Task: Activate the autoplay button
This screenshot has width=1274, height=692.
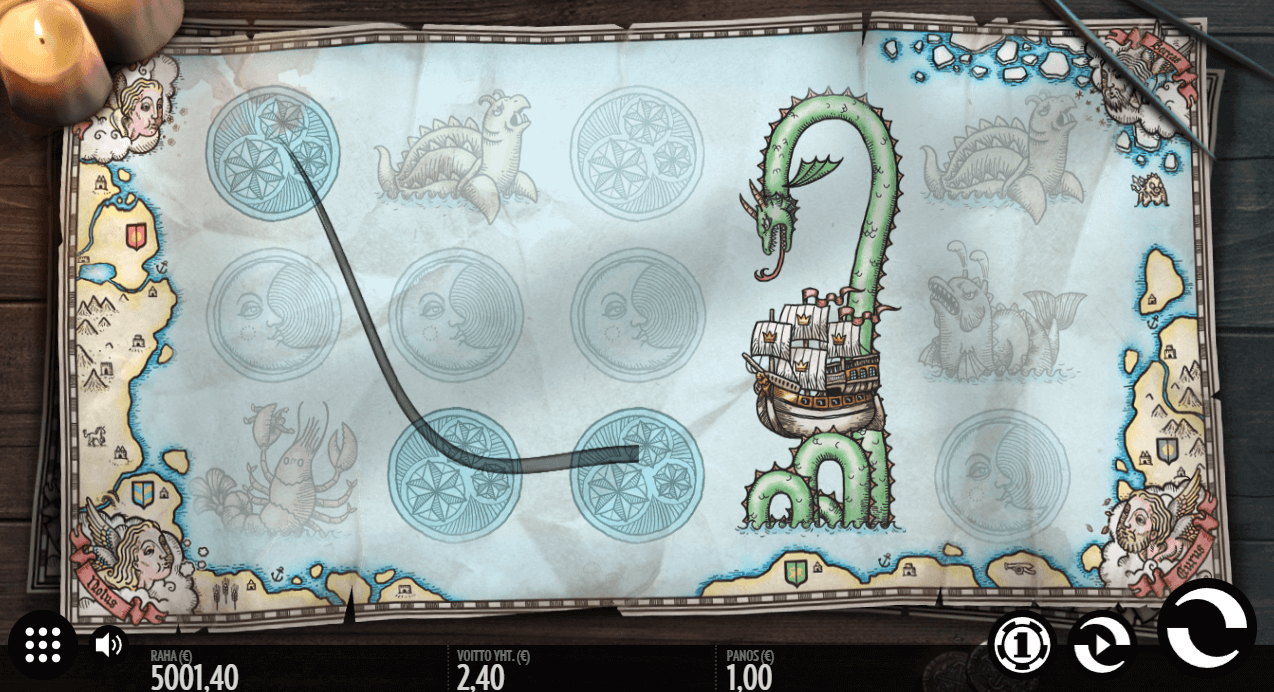Action: click(x=1100, y=645)
